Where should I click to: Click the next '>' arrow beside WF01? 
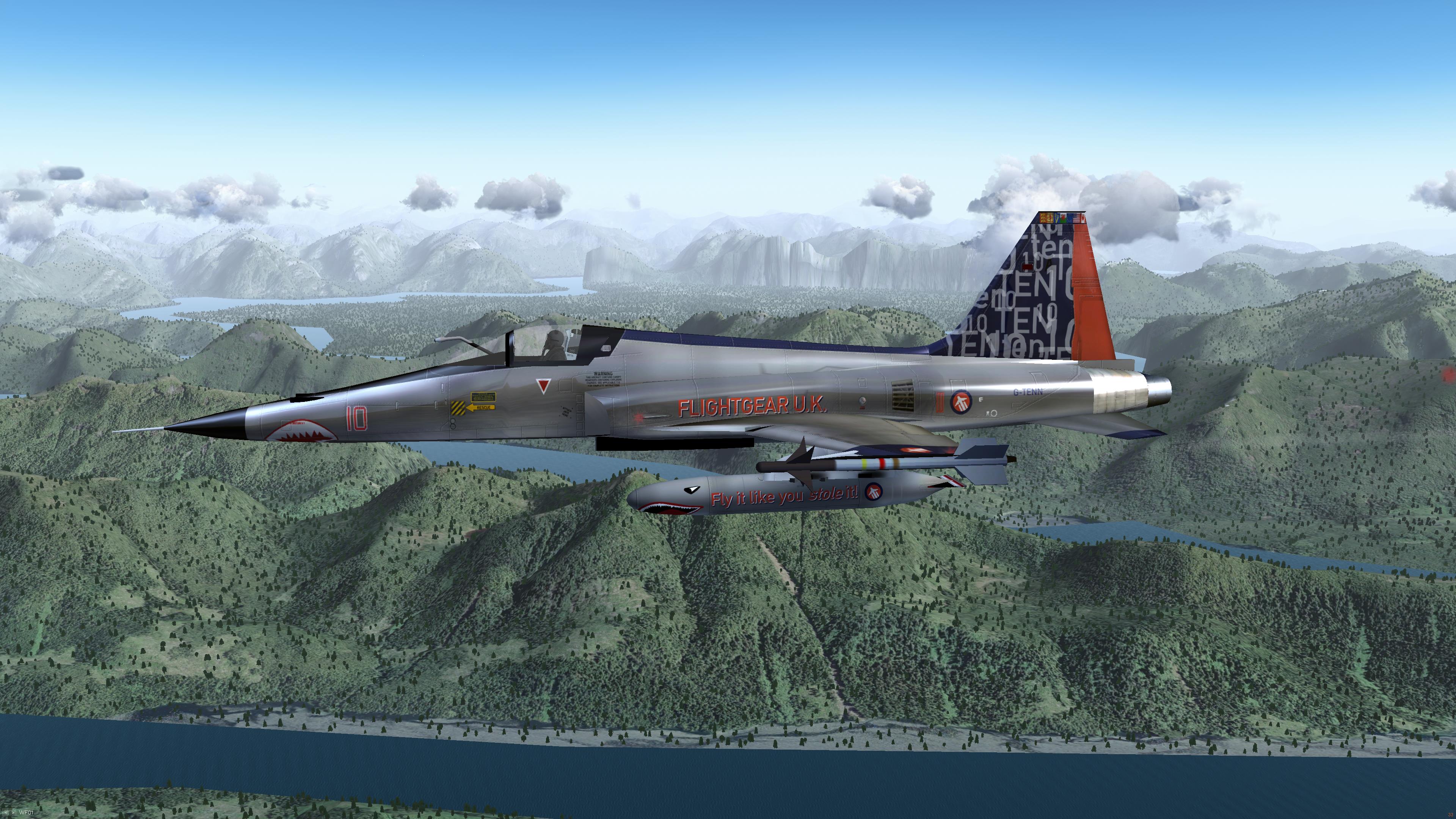[x=14, y=813]
